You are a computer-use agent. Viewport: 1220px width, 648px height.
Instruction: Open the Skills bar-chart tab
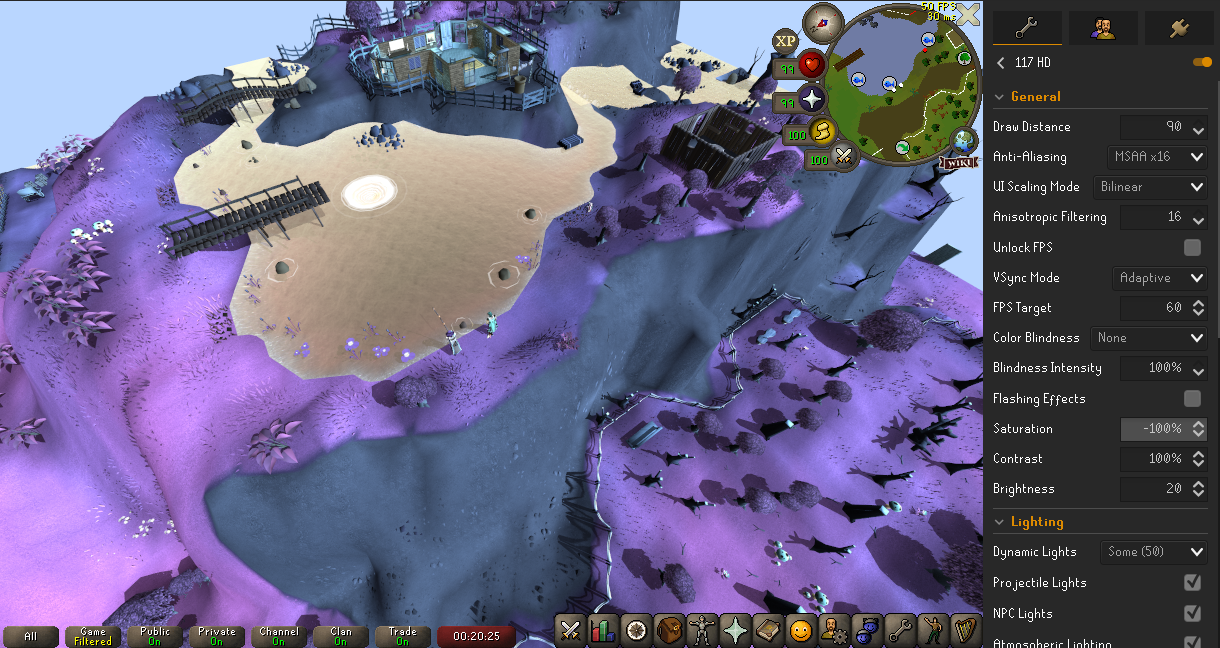point(603,630)
